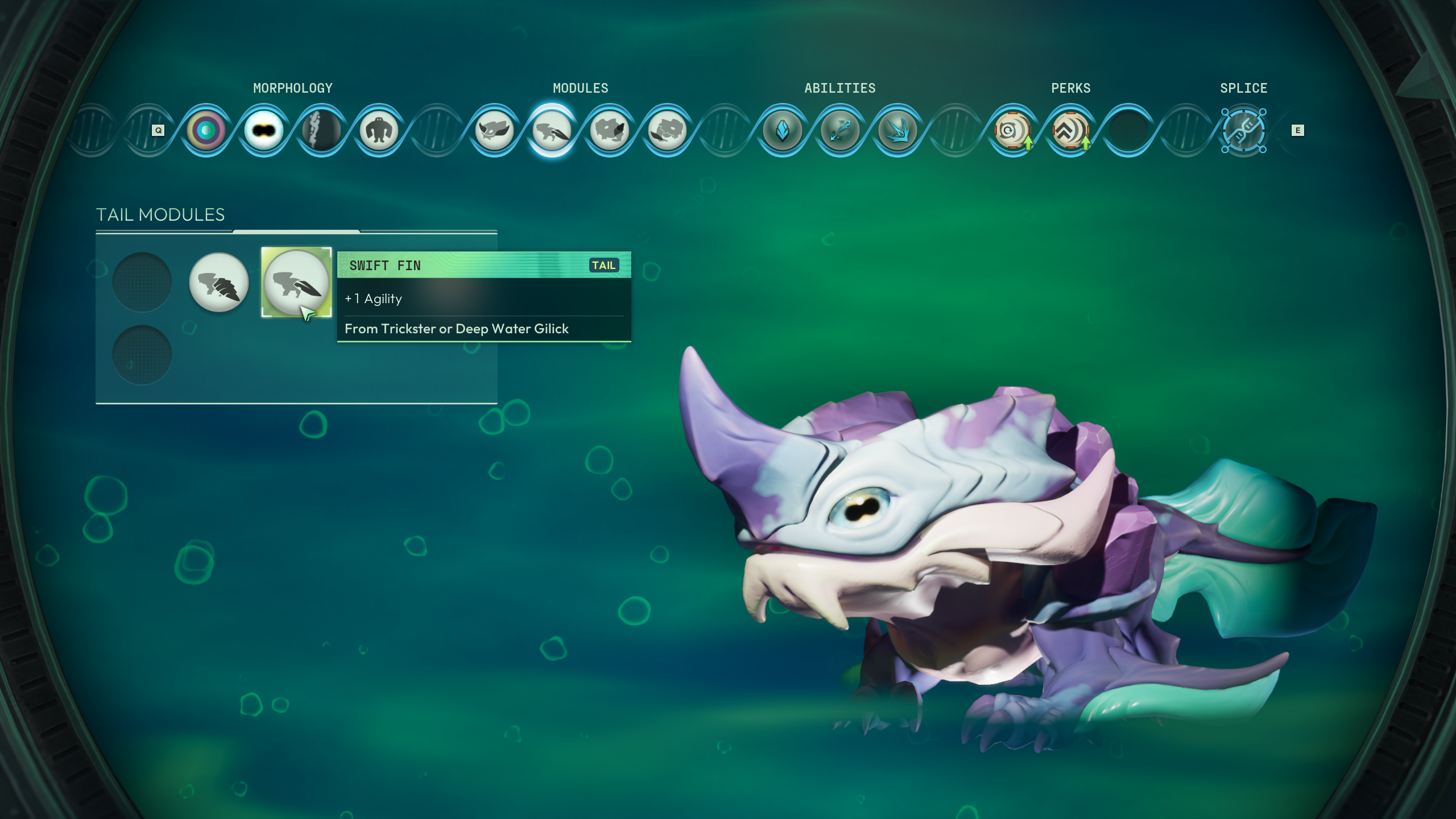Open the head module node

tap(494, 131)
